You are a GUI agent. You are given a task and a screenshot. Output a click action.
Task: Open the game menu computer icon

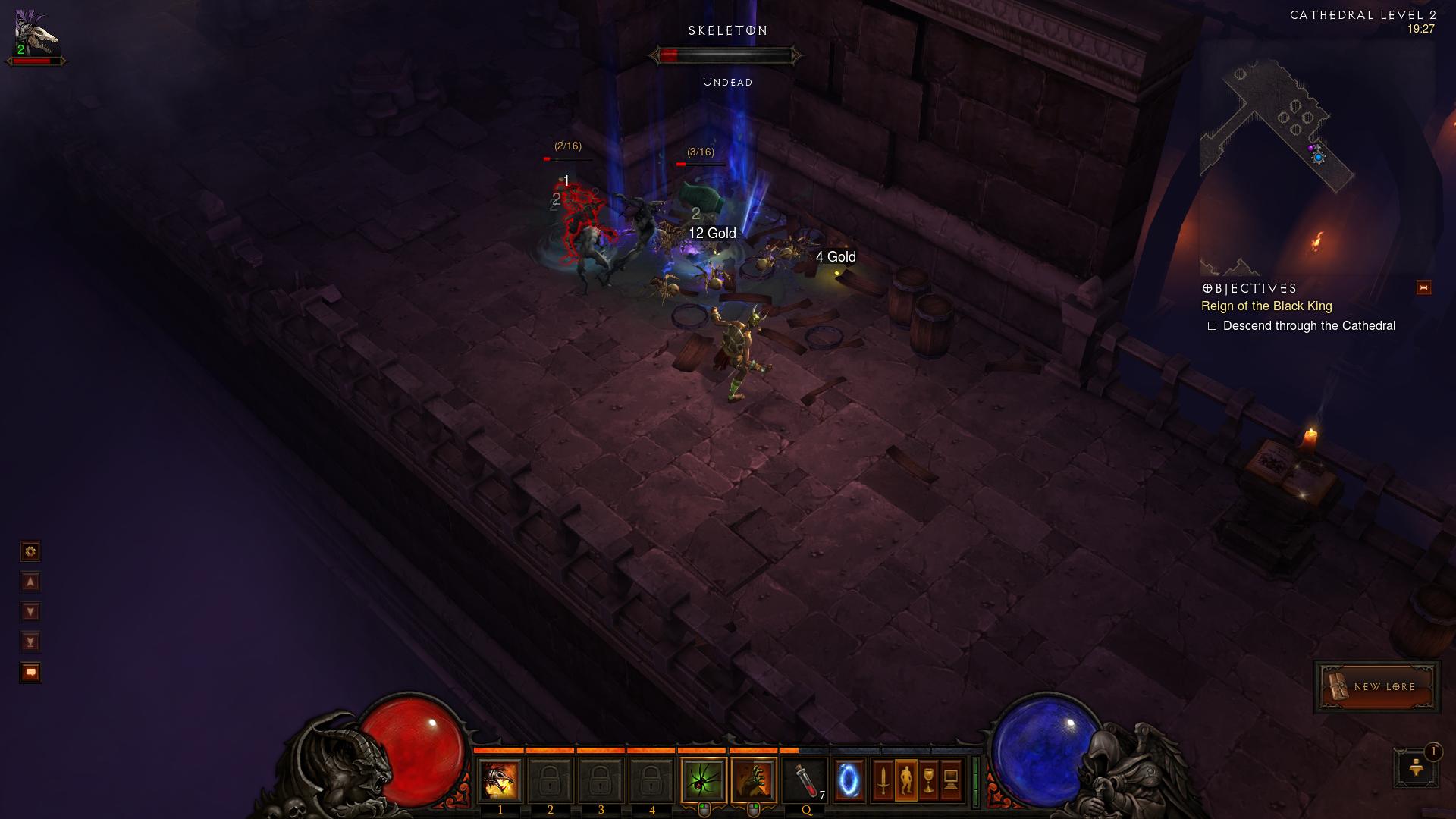951,780
